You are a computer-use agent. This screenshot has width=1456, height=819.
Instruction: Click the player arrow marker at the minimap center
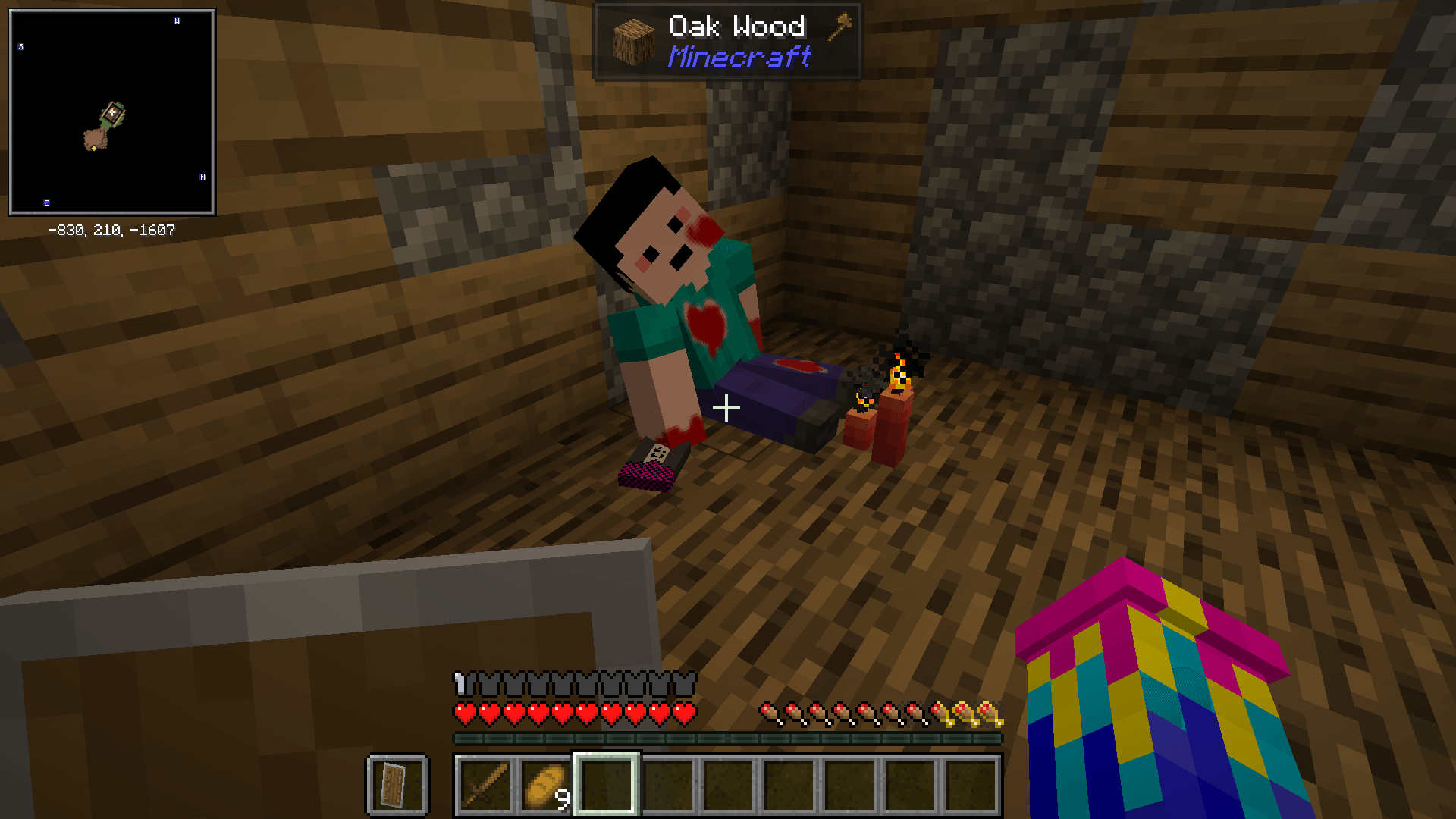(x=112, y=114)
